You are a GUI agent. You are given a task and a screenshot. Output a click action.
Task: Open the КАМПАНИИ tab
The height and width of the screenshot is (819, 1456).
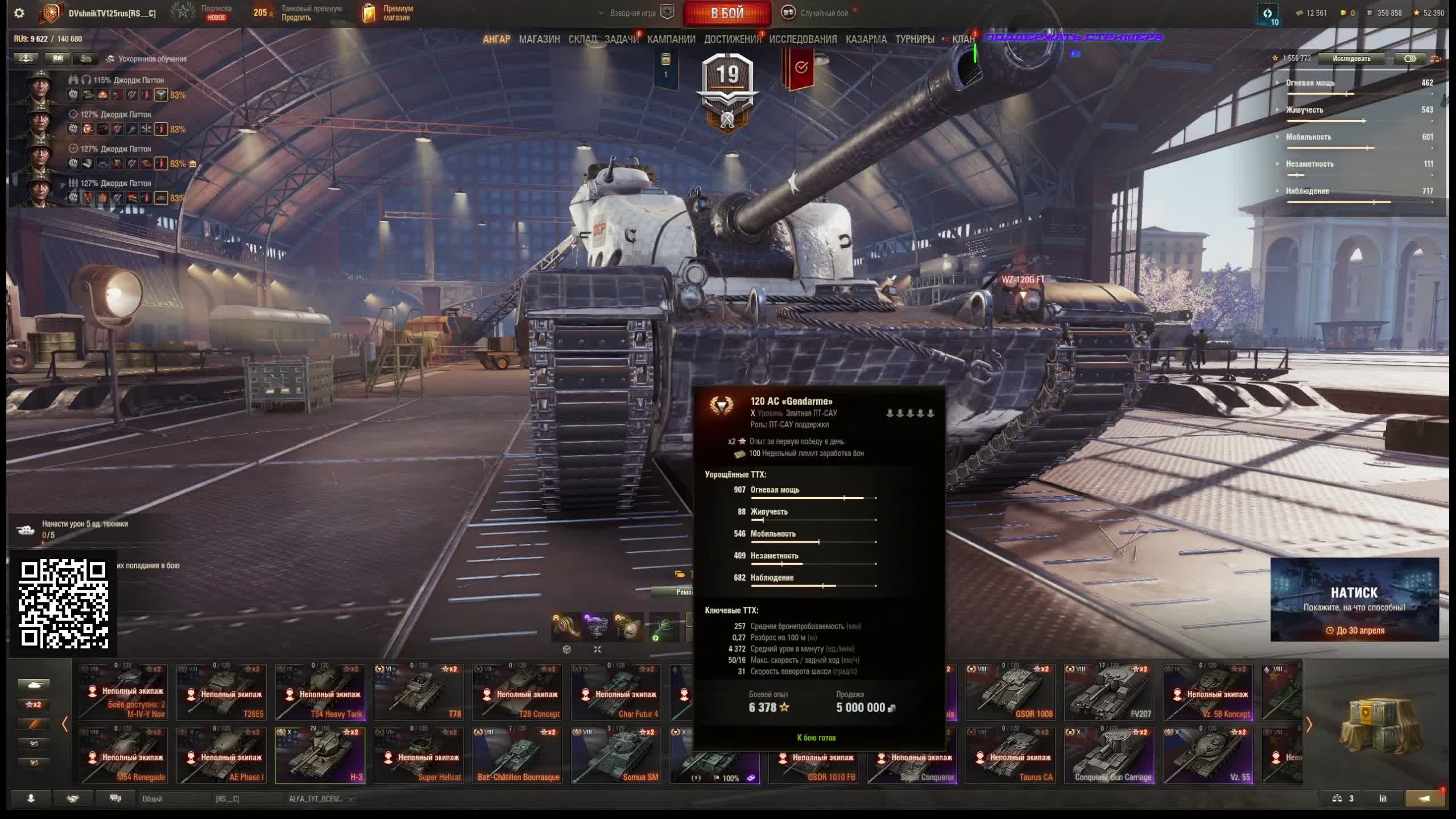[671, 39]
